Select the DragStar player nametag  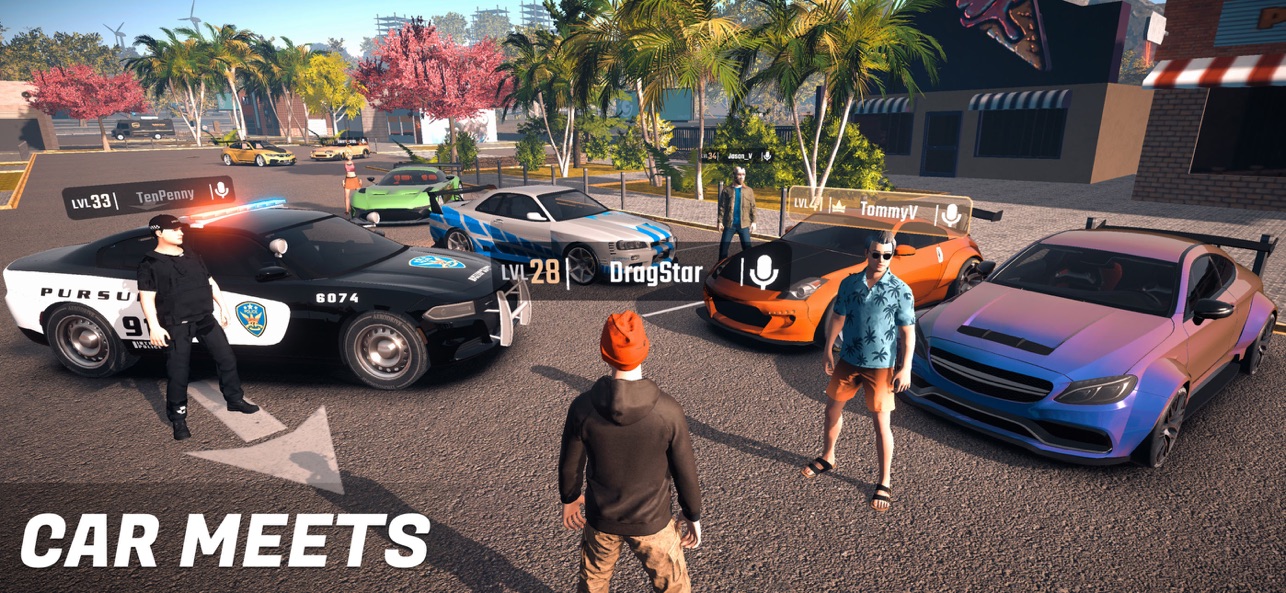[x=655, y=272]
